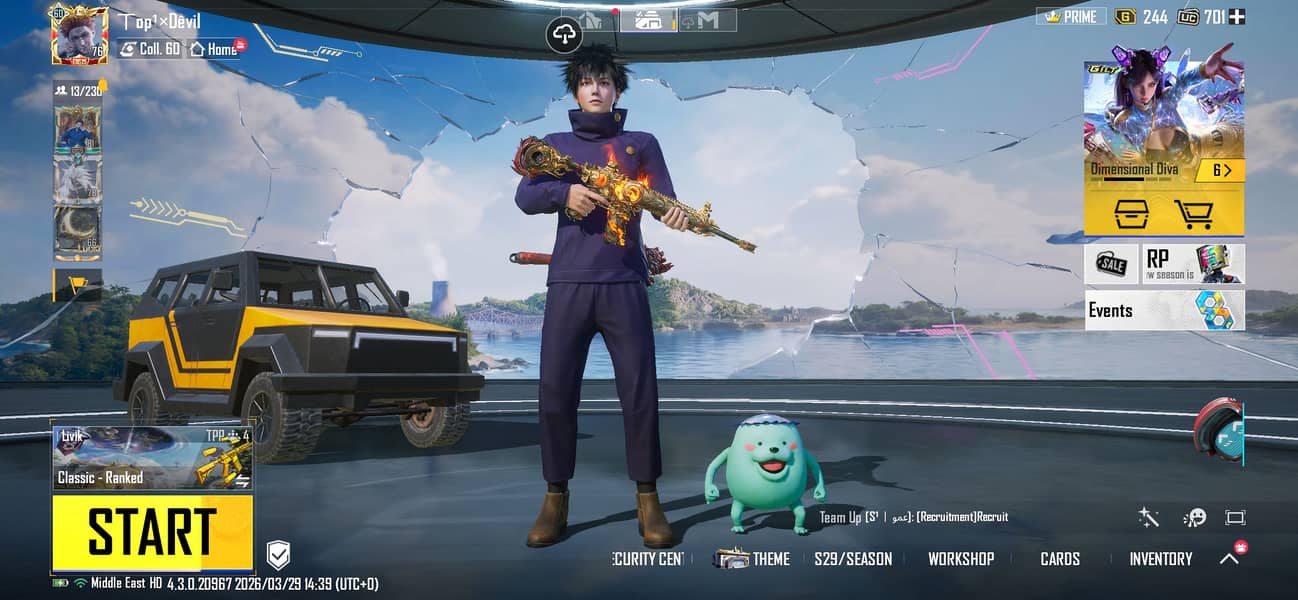The width and height of the screenshot is (1298, 600).
Task: Add UC with the plus button
Action: [x=1237, y=16]
